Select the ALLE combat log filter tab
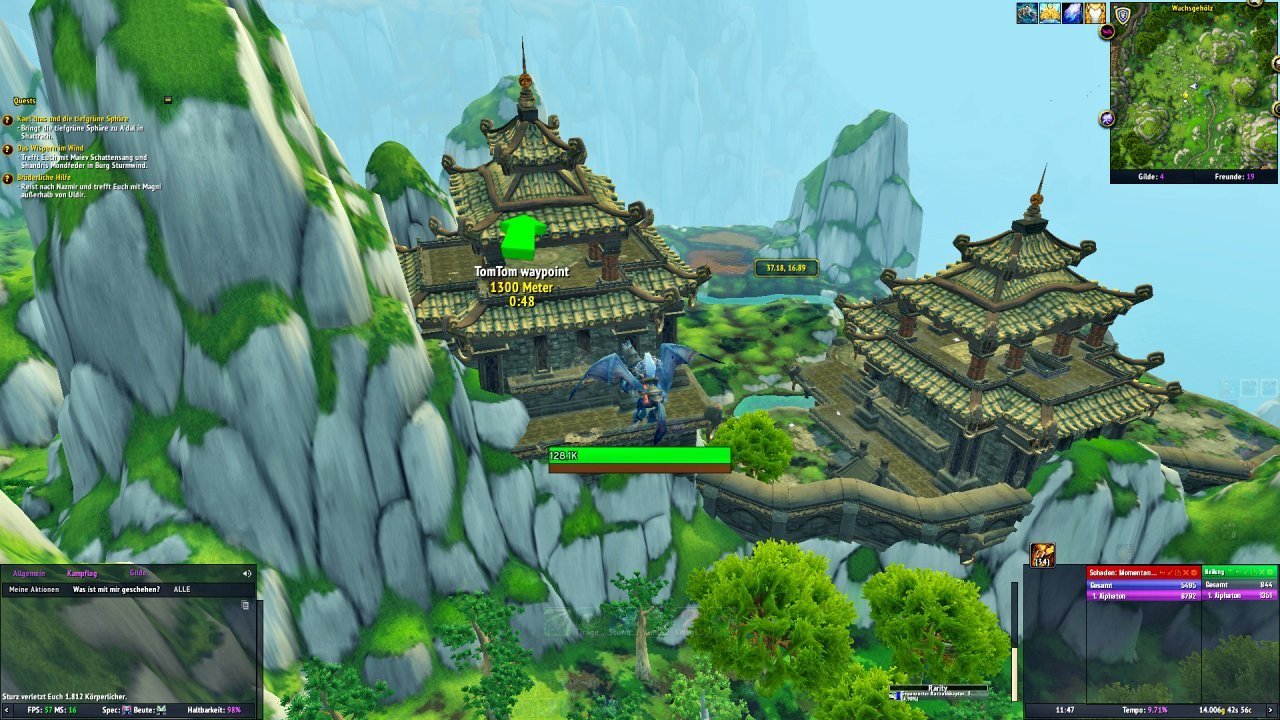1280x720 pixels. (182, 590)
